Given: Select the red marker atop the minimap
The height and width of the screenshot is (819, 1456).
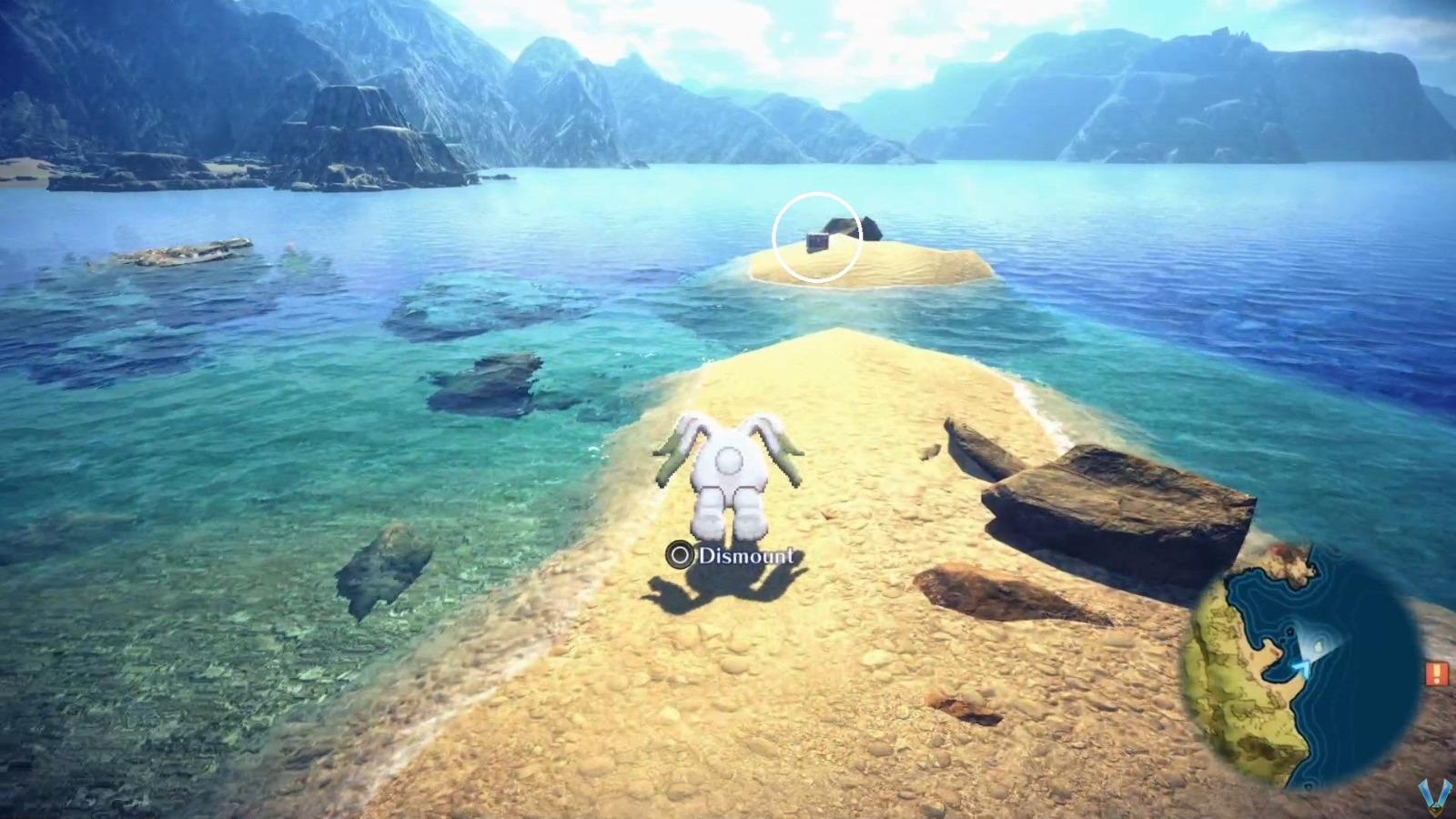Looking at the screenshot, I should coord(1274,551).
